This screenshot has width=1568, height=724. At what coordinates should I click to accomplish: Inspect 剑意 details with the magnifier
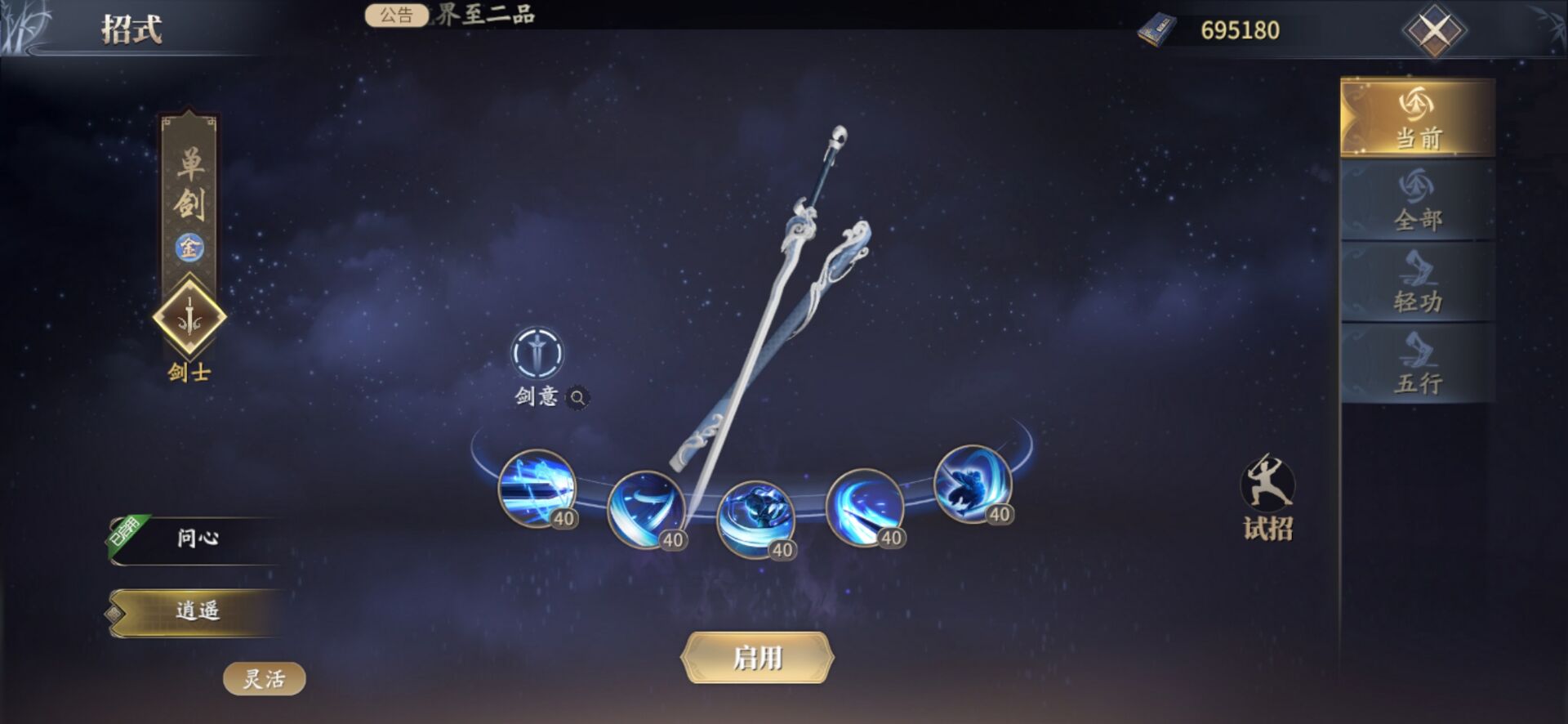tap(577, 398)
